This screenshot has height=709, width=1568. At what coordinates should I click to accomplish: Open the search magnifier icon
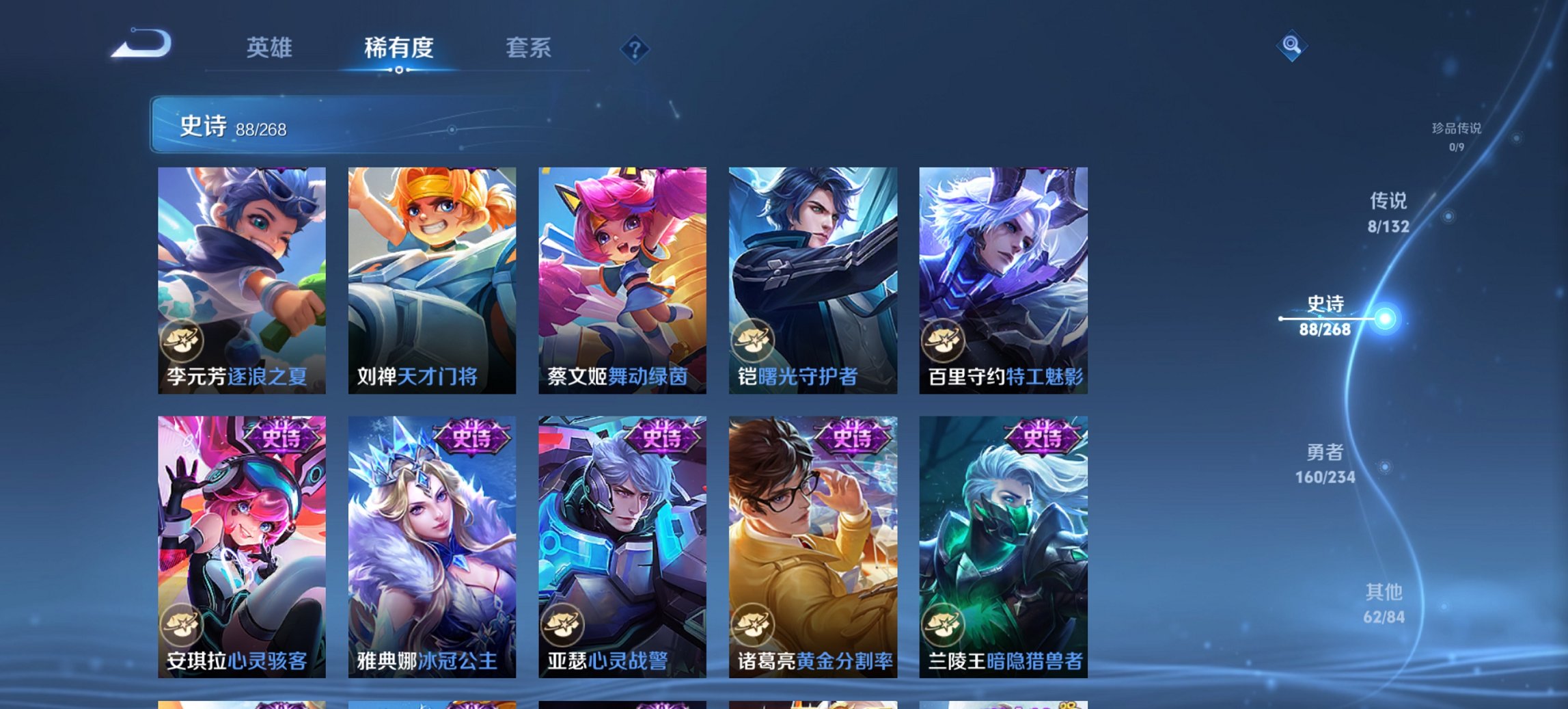(1293, 46)
